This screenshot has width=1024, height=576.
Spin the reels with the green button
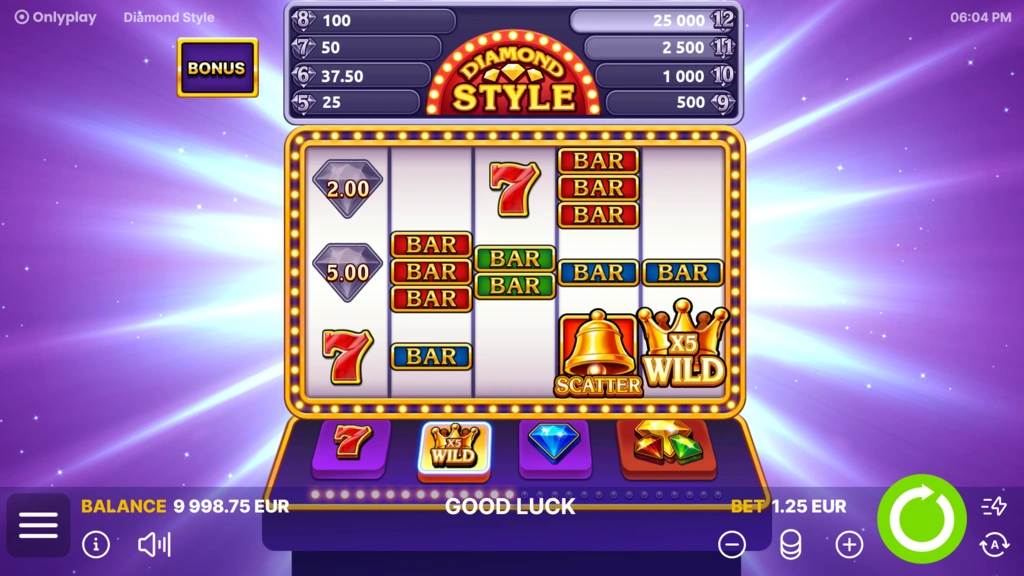pyautogui.click(x=921, y=519)
